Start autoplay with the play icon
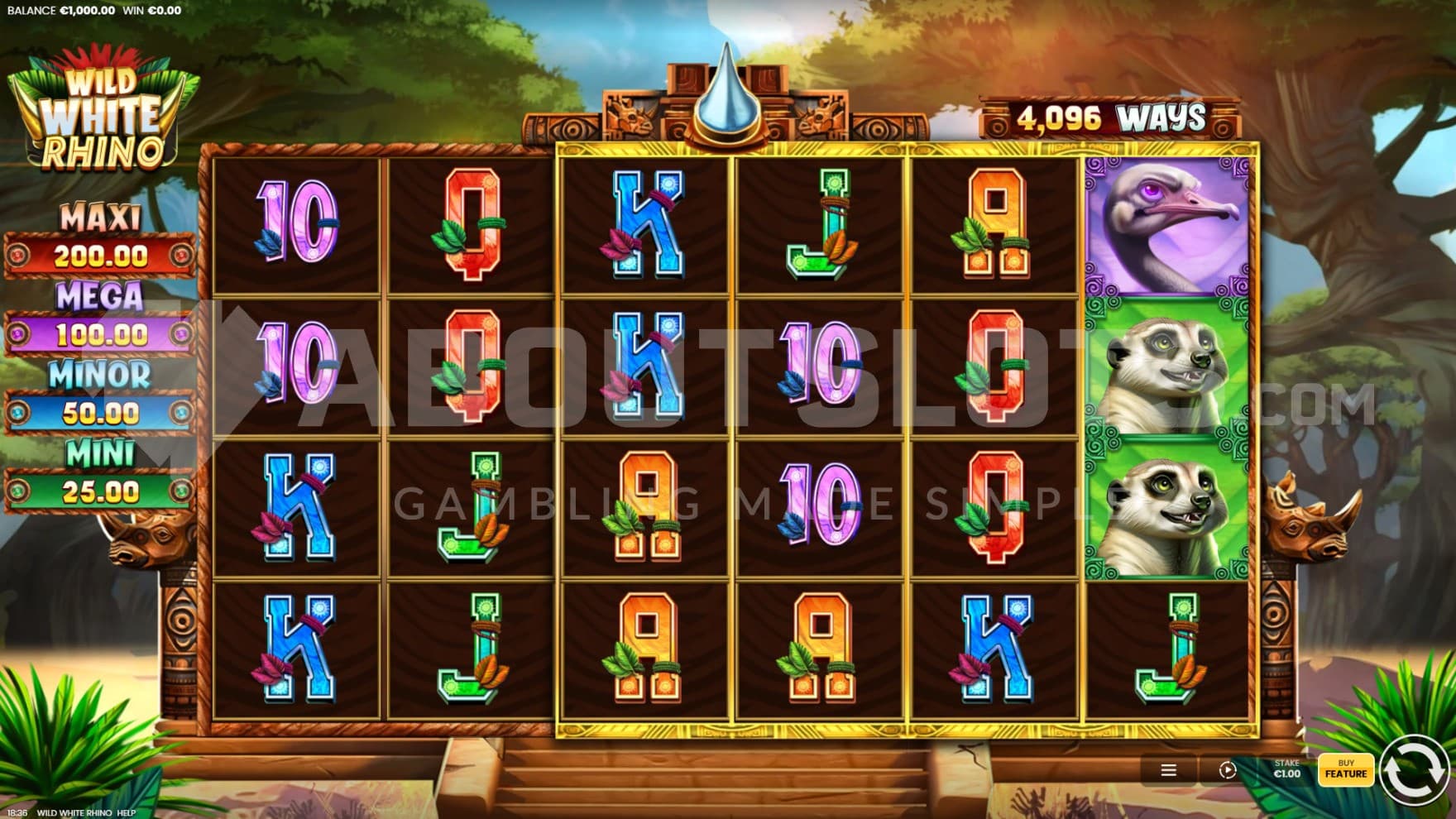 click(x=1227, y=770)
